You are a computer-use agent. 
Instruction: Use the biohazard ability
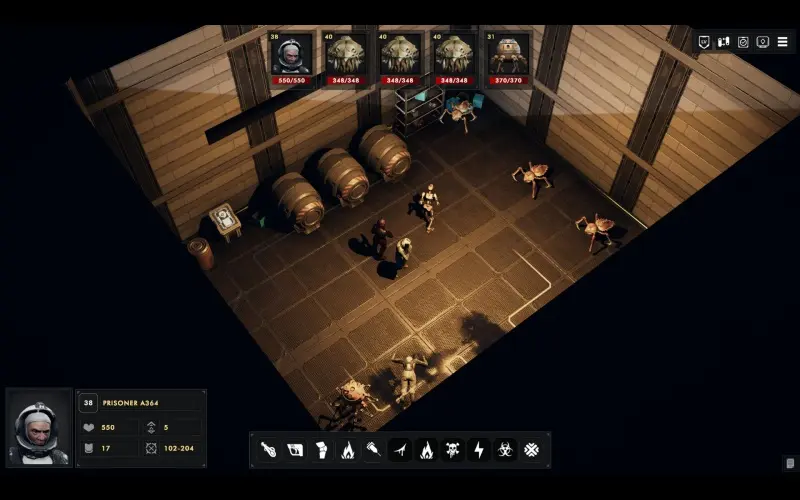505,450
